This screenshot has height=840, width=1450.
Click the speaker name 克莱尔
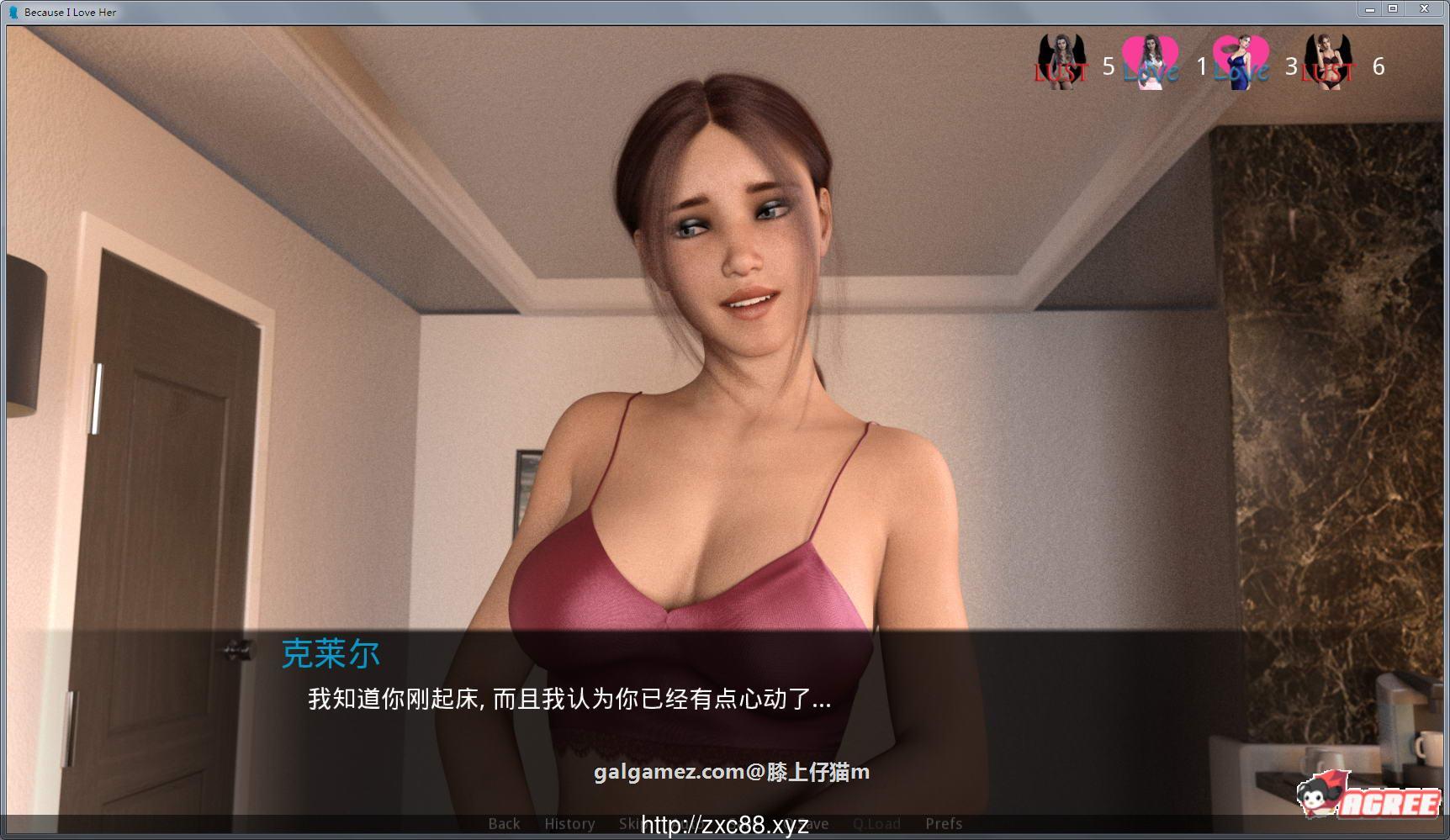coord(331,652)
